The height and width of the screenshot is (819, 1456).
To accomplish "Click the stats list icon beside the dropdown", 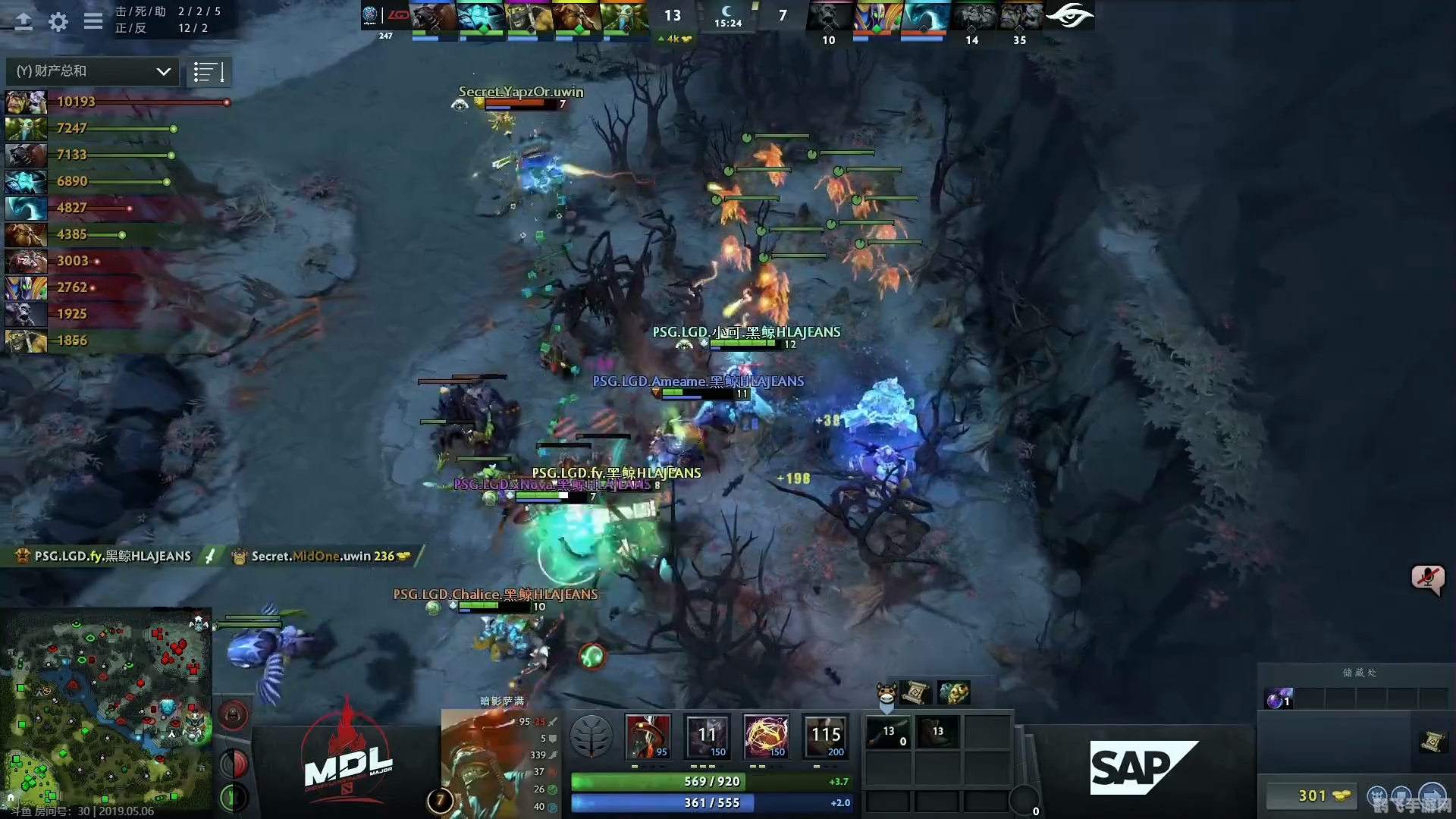I will (209, 71).
